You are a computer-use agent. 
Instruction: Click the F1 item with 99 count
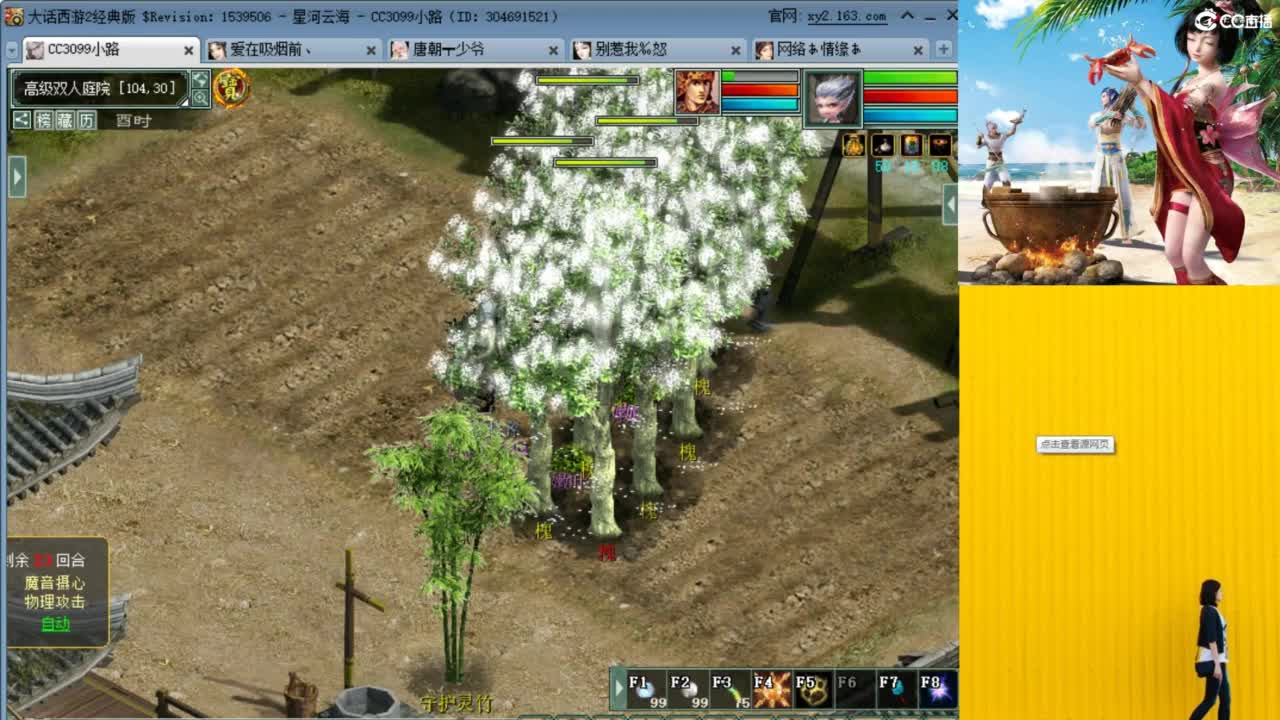[x=642, y=688]
